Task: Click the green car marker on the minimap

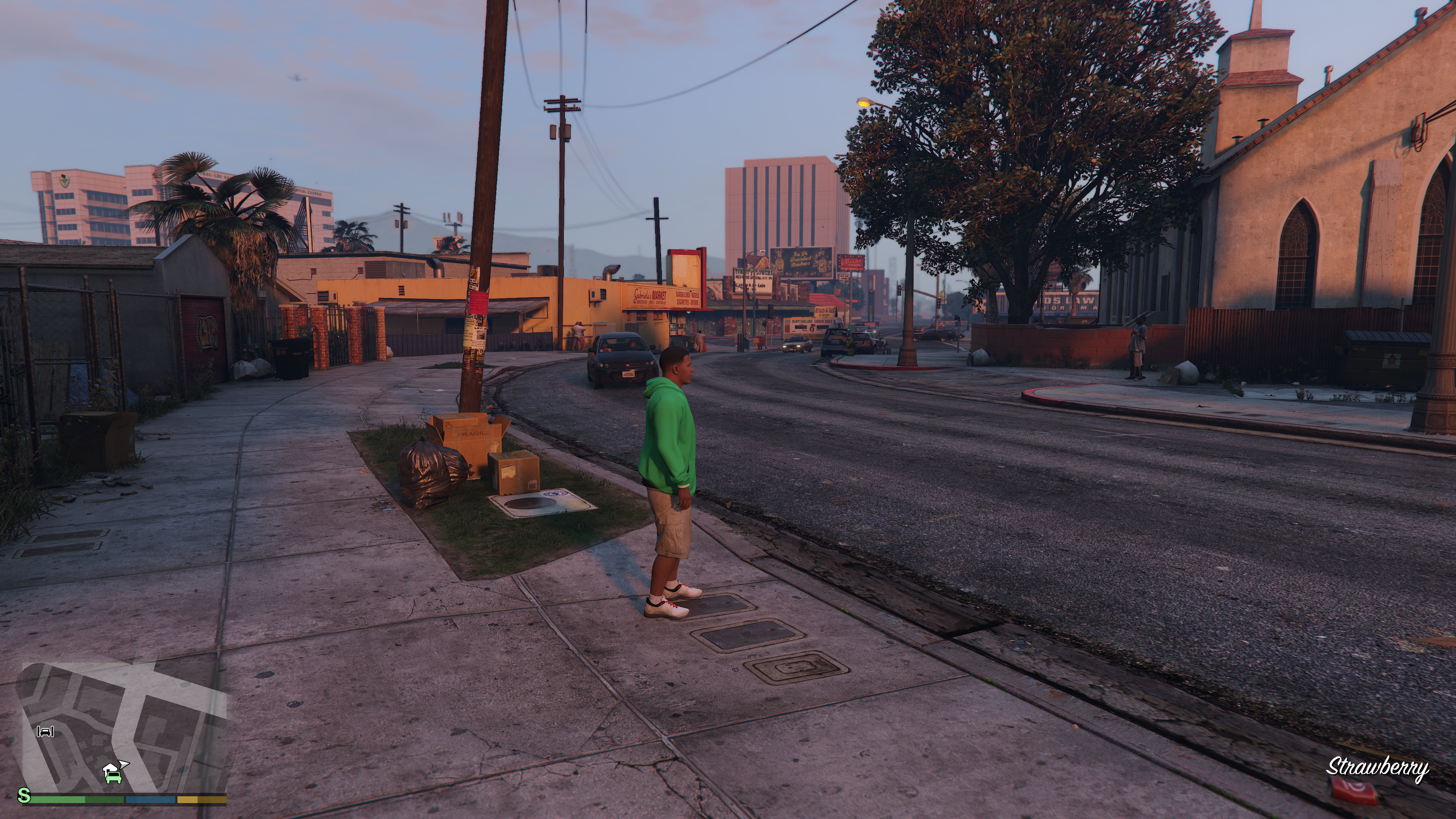Action: click(x=113, y=778)
